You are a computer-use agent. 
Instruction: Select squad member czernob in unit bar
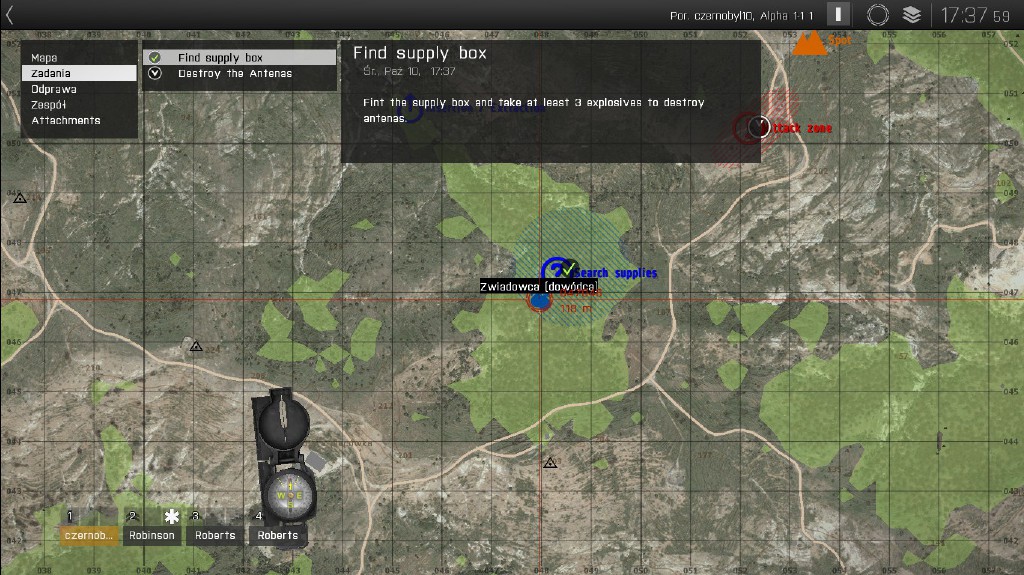pyautogui.click(x=89, y=535)
